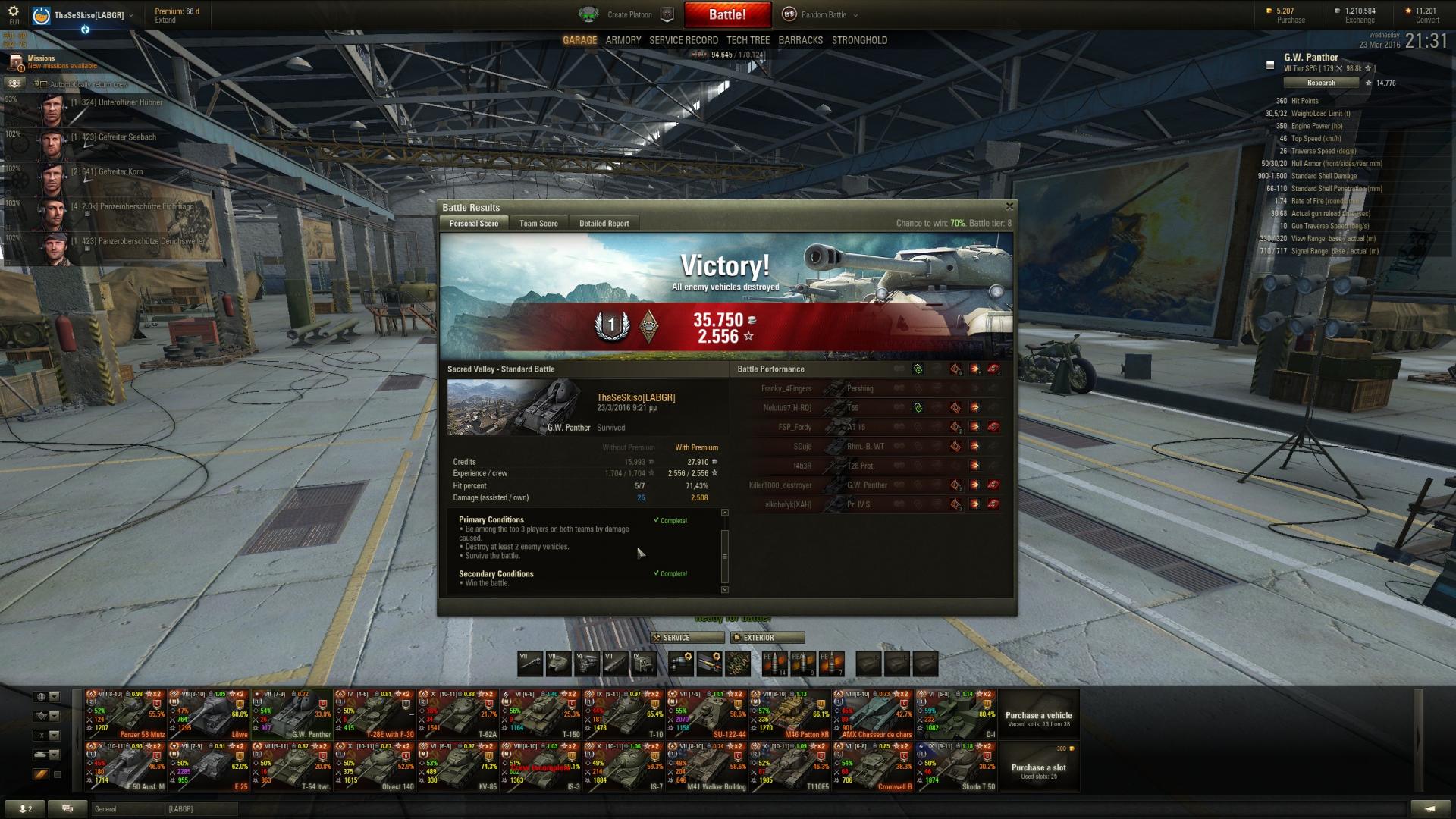
Task: Open the Exterior customization
Action: coord(767,638)
